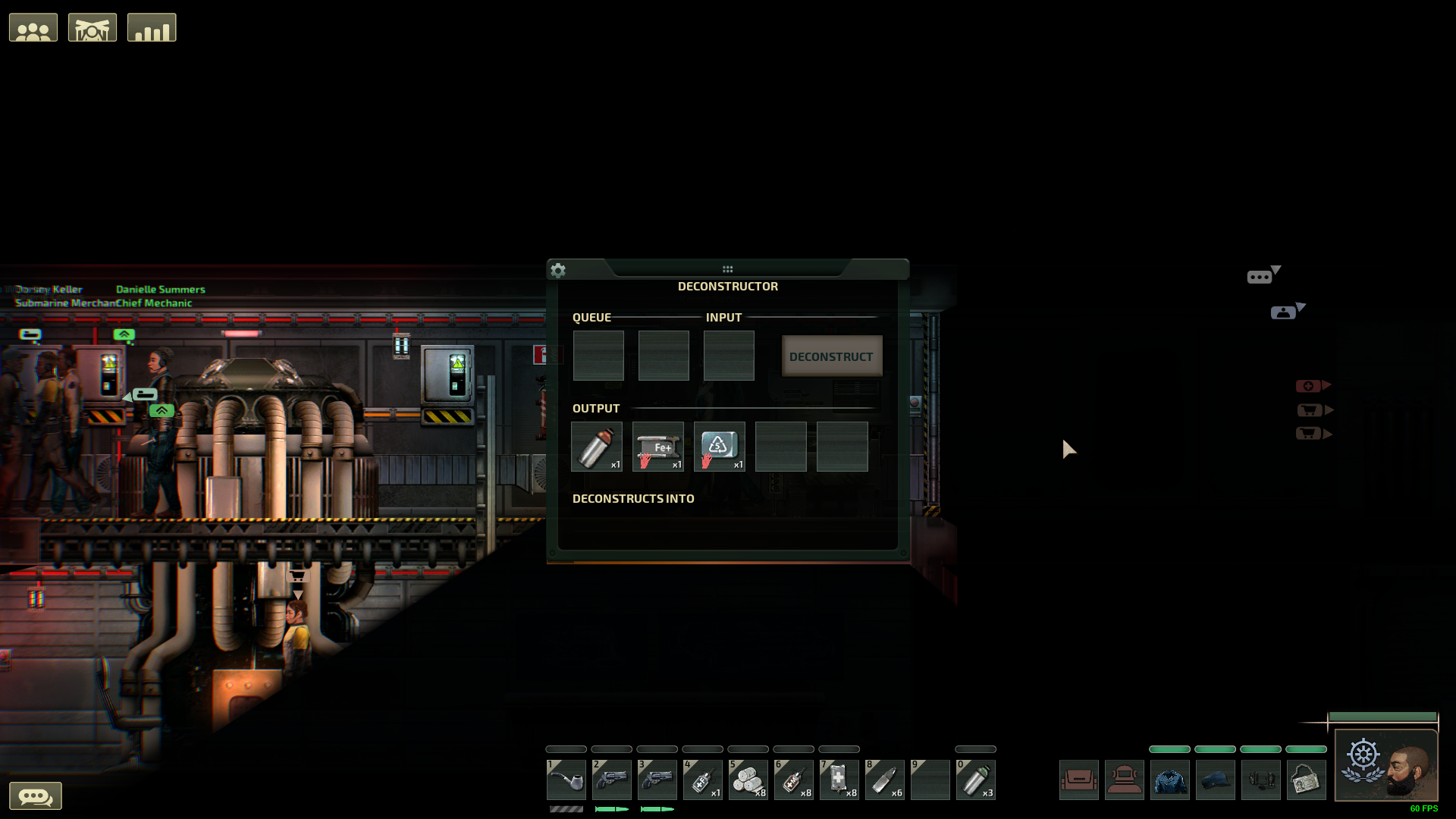The height and width of the screenshot is (819, 1456).
Task: Select the bandage rolls in hotbar slot 5
Action: coord(748,780)
